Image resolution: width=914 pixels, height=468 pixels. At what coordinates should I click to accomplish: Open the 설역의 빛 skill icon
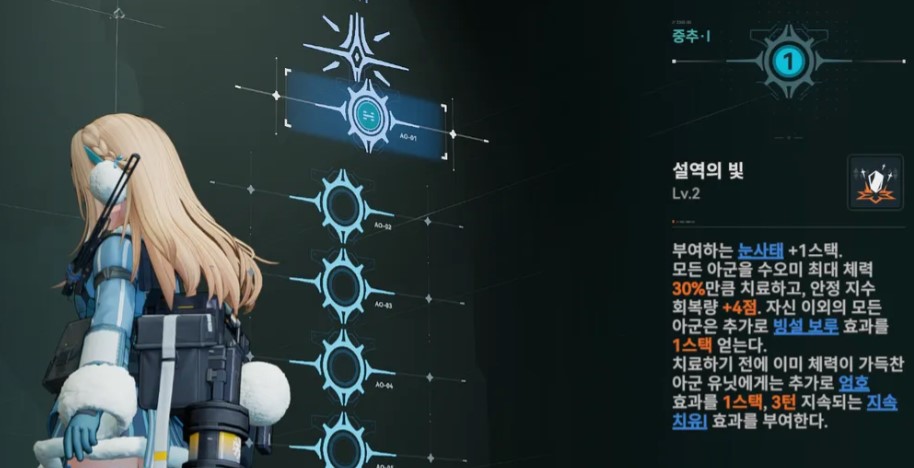pos(875,182)
